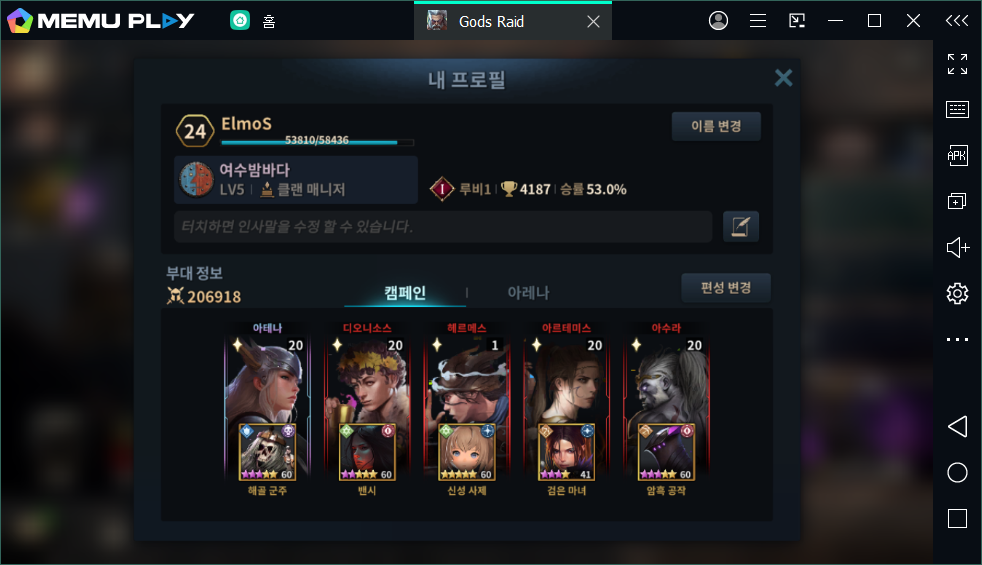Close the 내 프로필 profile window
This screenshot has height=565, width=982.
[784, 78]
